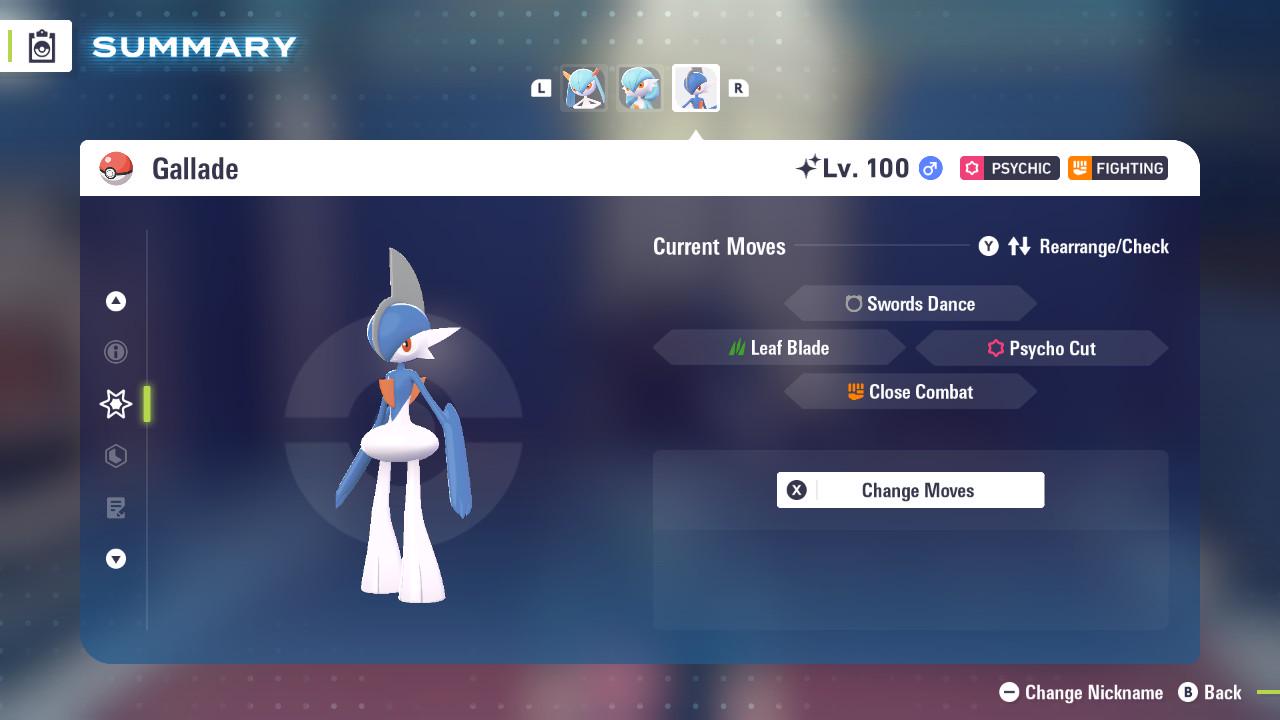Select the star-shaped Moves sidebar icon

click(x=116, y=404)
